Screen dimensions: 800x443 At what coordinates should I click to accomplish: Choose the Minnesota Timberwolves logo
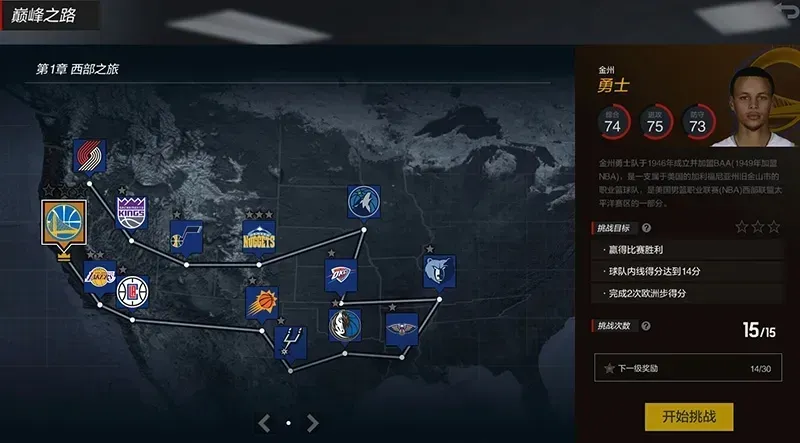tap(364, 202)
